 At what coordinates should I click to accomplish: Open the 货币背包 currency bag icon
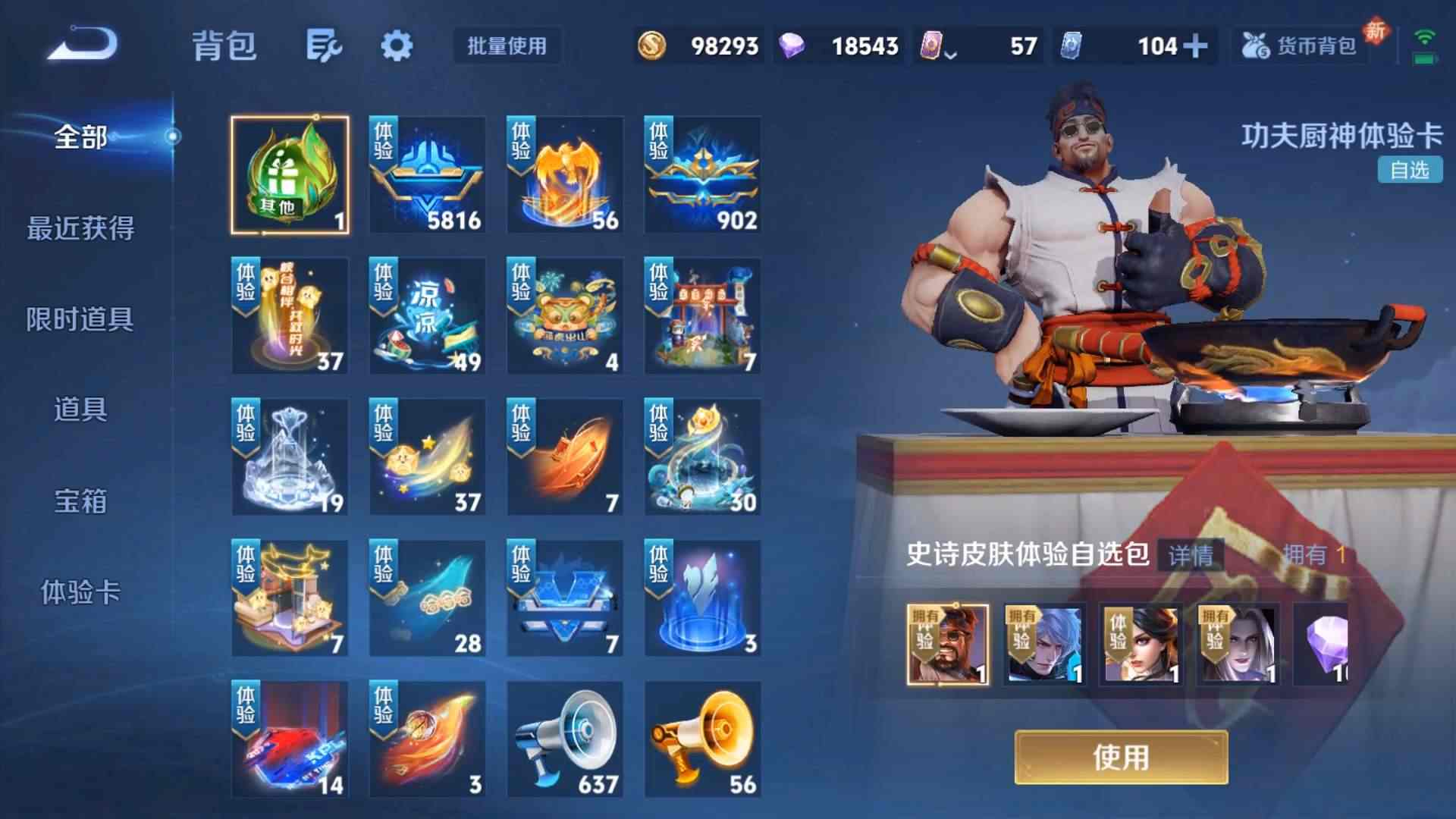1297,45
